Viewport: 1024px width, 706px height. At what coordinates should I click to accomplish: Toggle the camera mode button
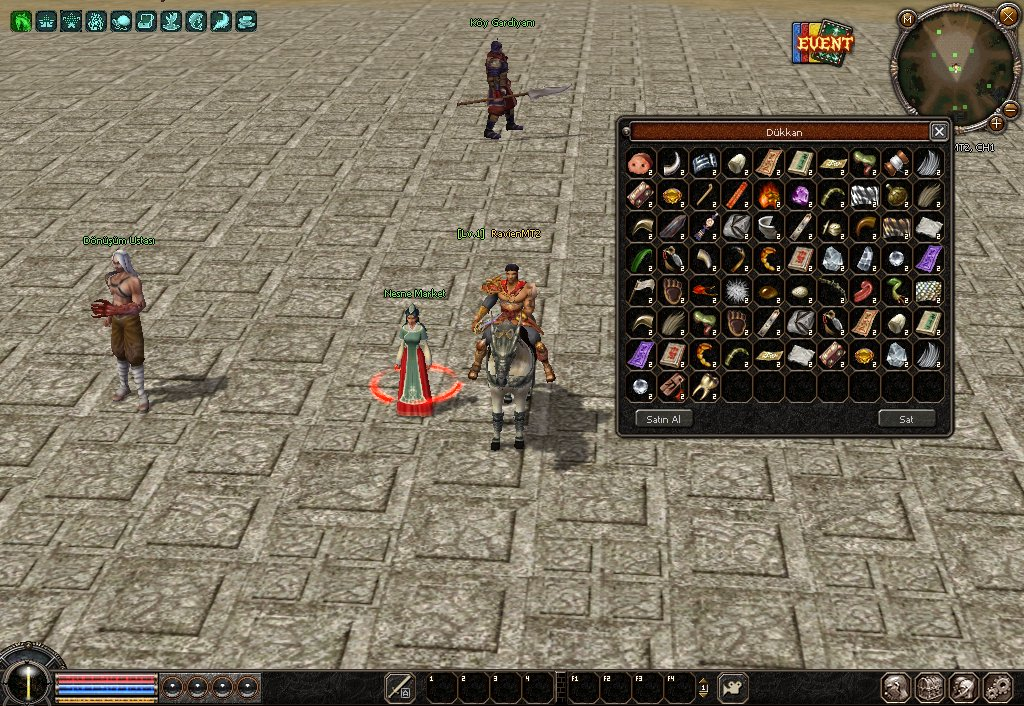click(733, 687)
